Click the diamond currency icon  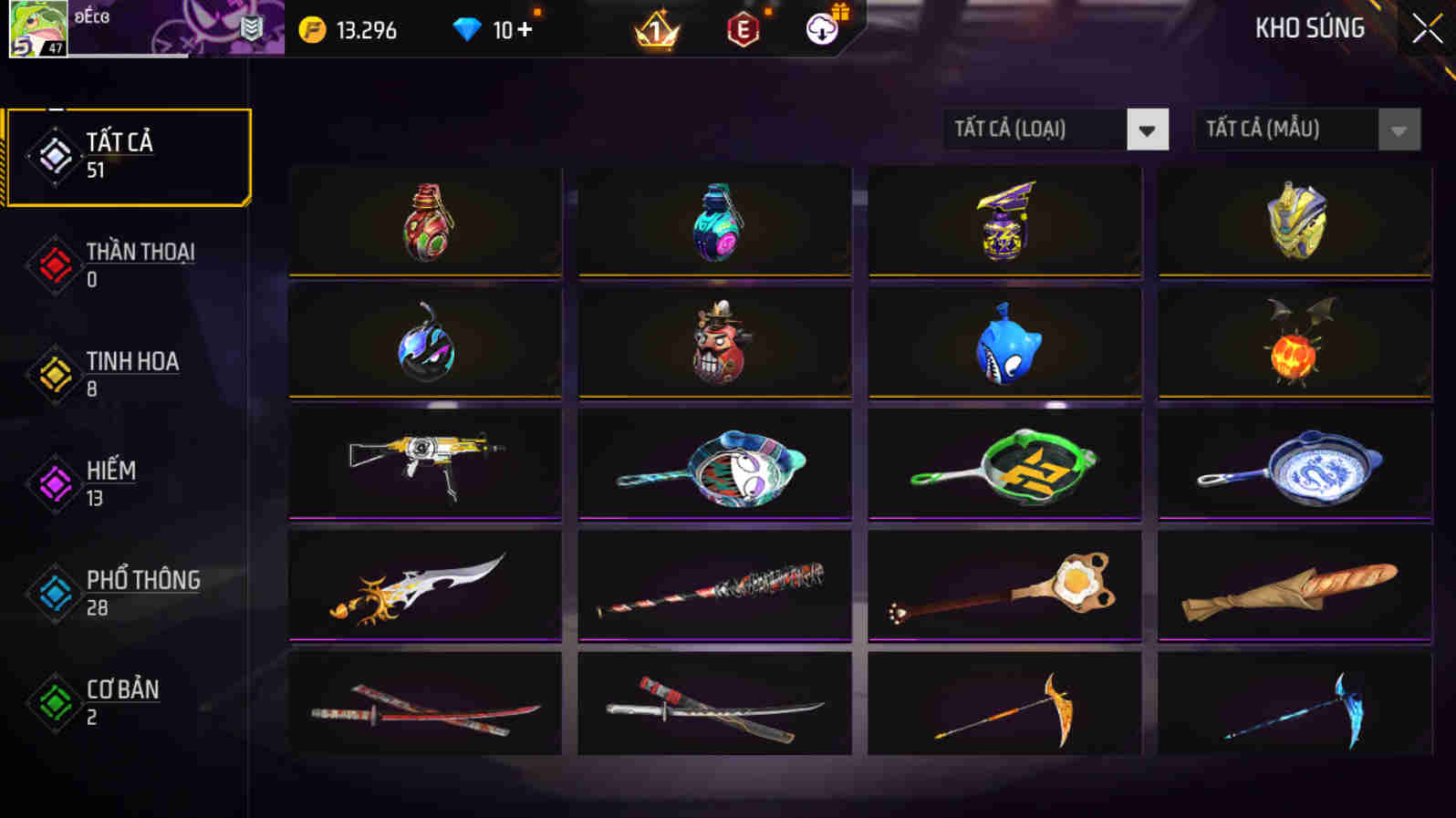click(468, 28)
